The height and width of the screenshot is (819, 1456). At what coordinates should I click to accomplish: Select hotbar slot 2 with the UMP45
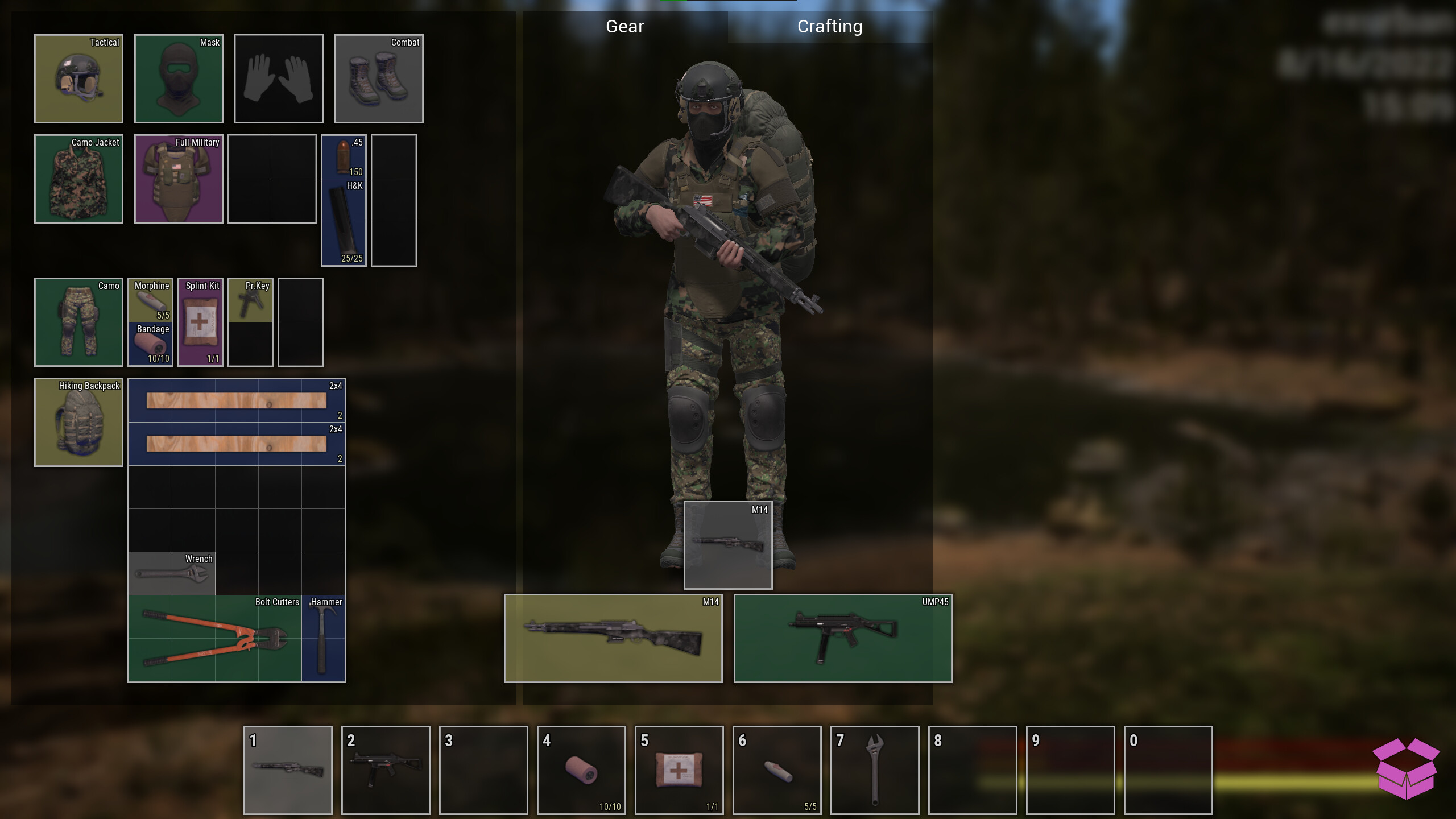pyautogui.click(x=386, y=771)
